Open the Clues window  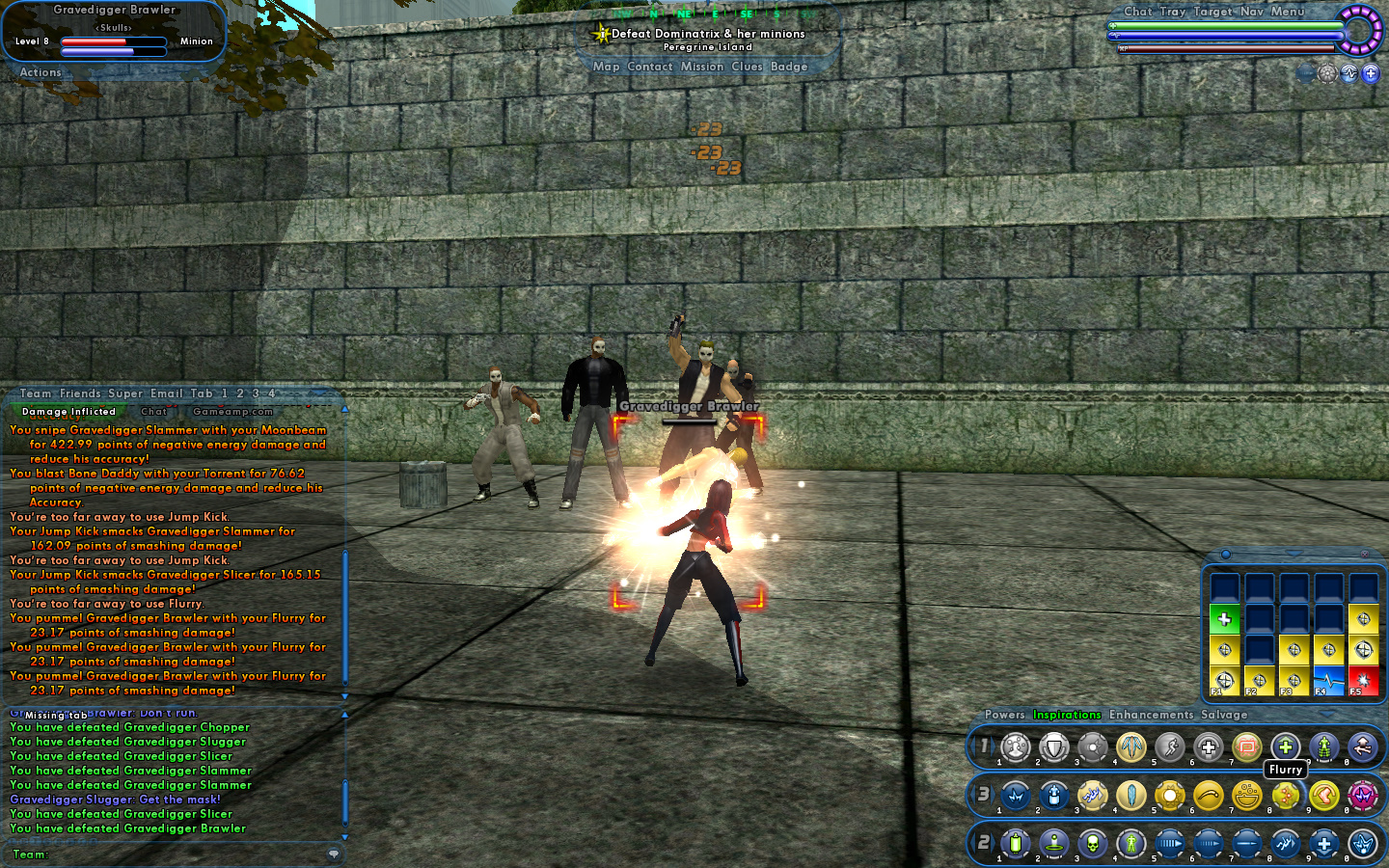click(x=747, y=67)
